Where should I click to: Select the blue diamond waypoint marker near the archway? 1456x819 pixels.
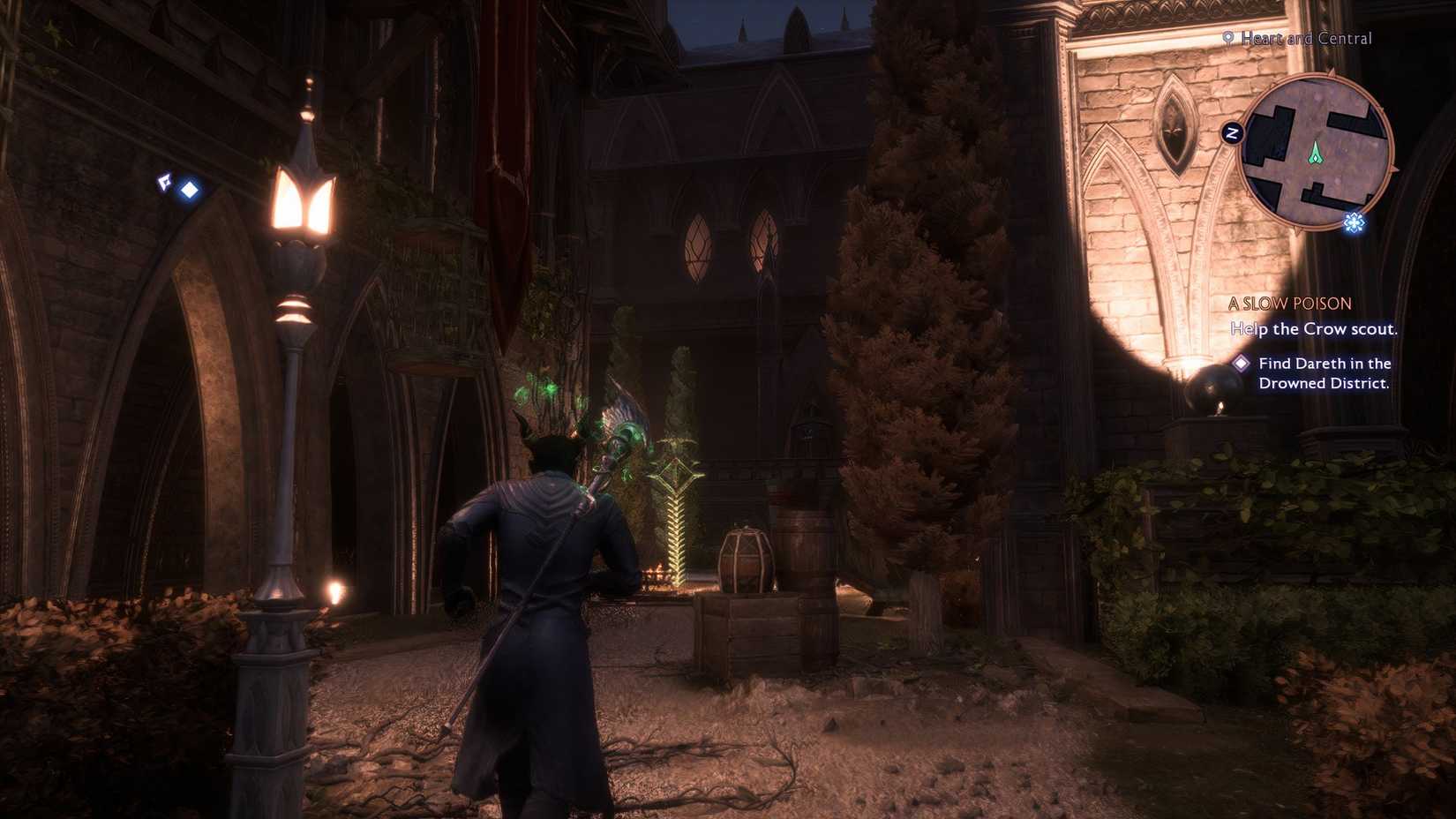tap(190, 189)
